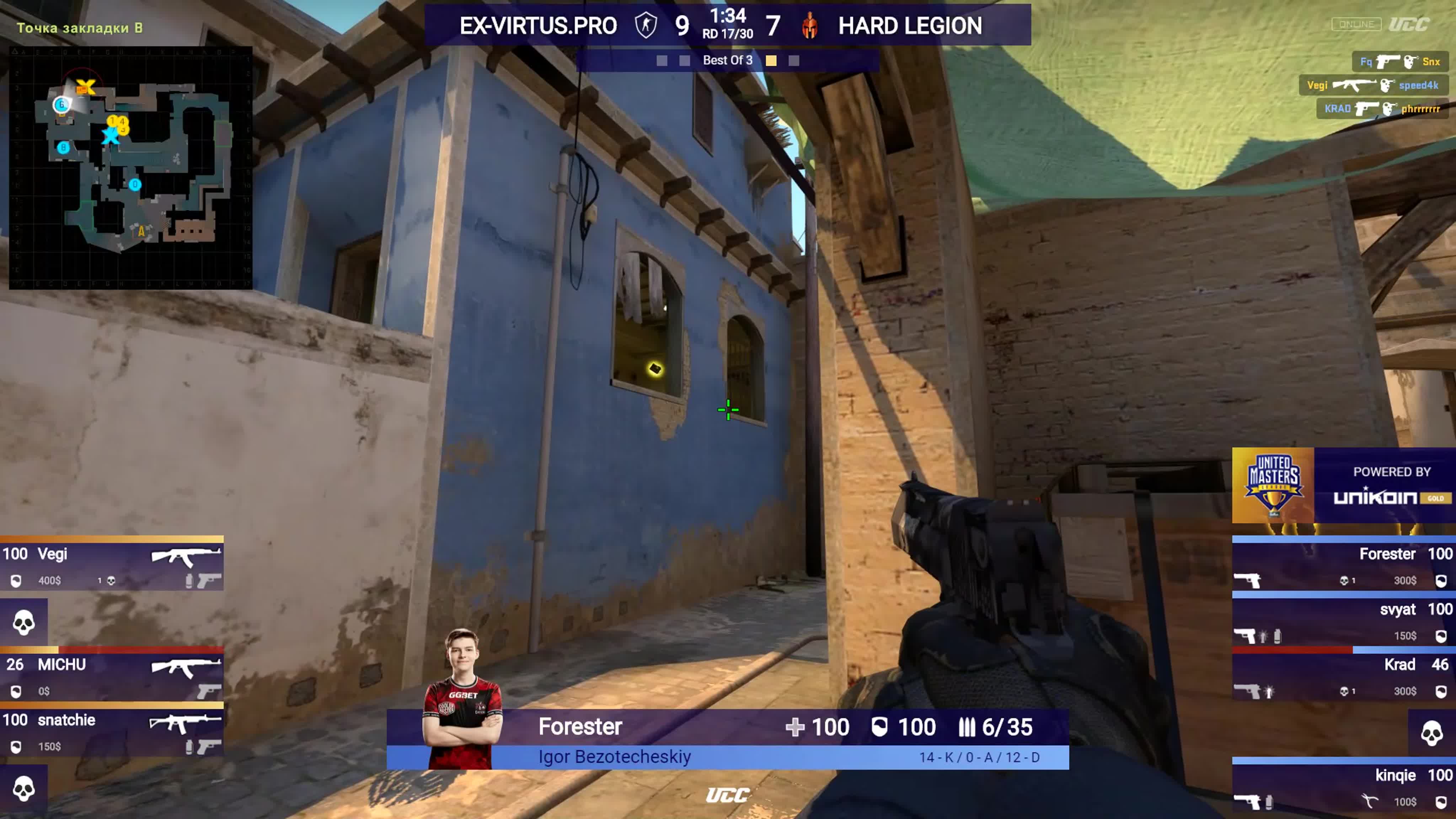This screenshot has height=819, width=1456.
Task: Click the EX-VIRTUS.PRO team name
Action: 537,26
